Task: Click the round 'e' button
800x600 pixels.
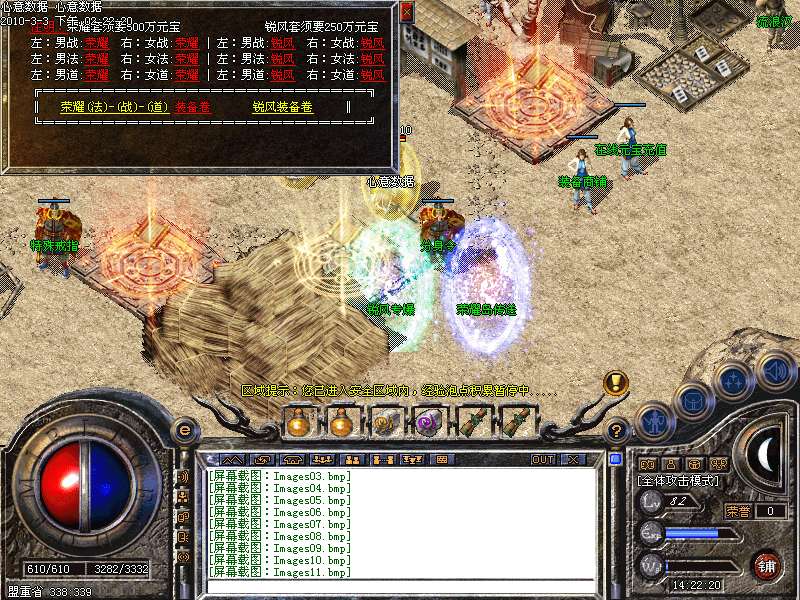Action: pyautogui.click(x=184, y=430)
